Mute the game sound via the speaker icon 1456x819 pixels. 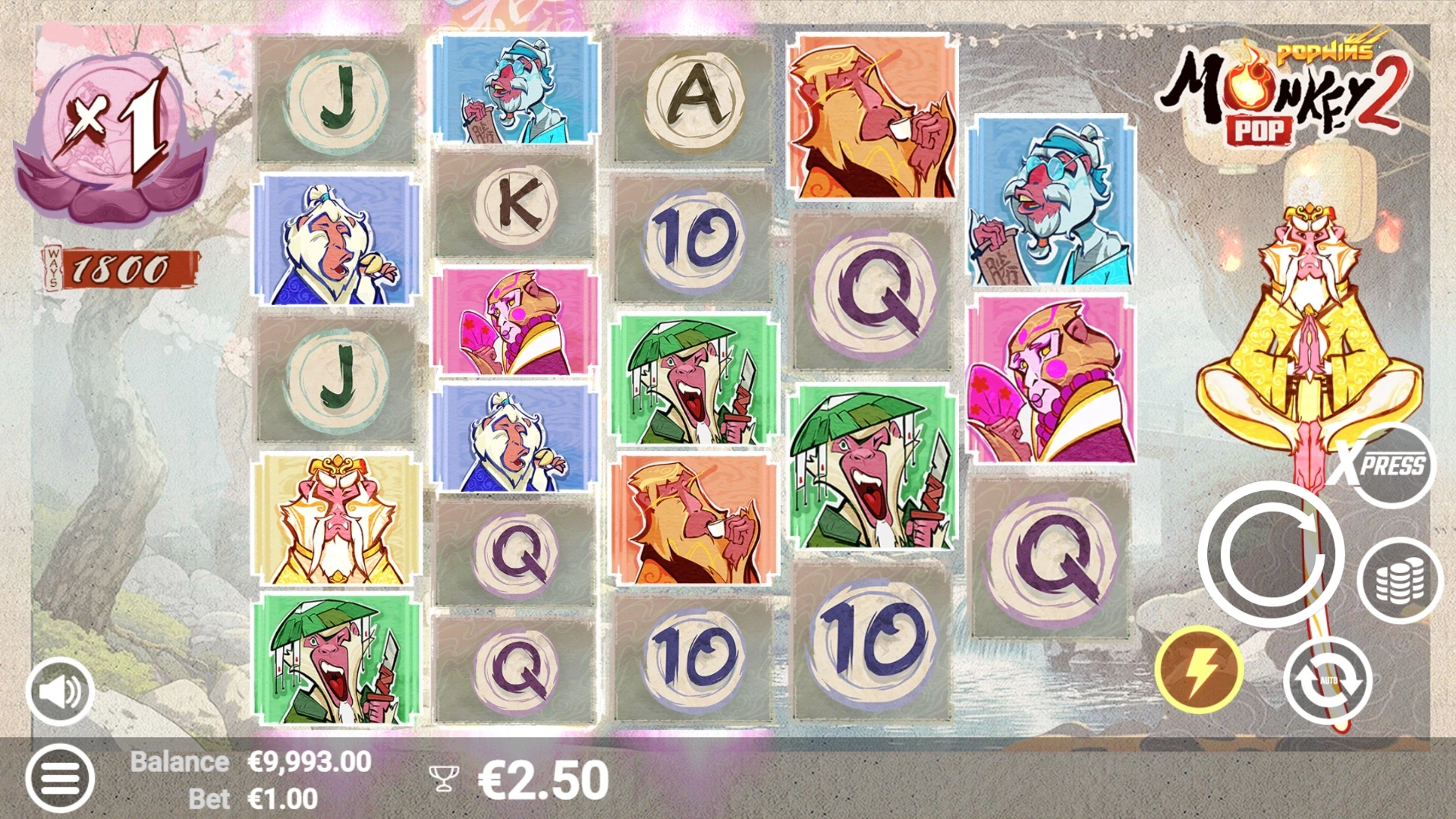[61, 691]
